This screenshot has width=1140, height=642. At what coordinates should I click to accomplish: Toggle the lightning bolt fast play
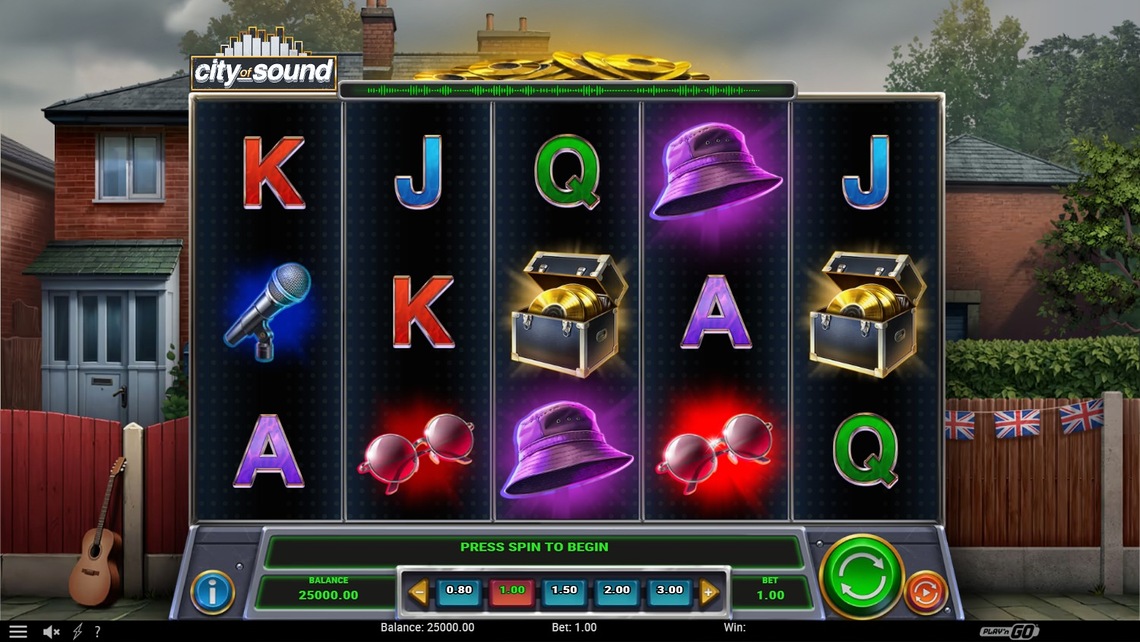point(78,631)
